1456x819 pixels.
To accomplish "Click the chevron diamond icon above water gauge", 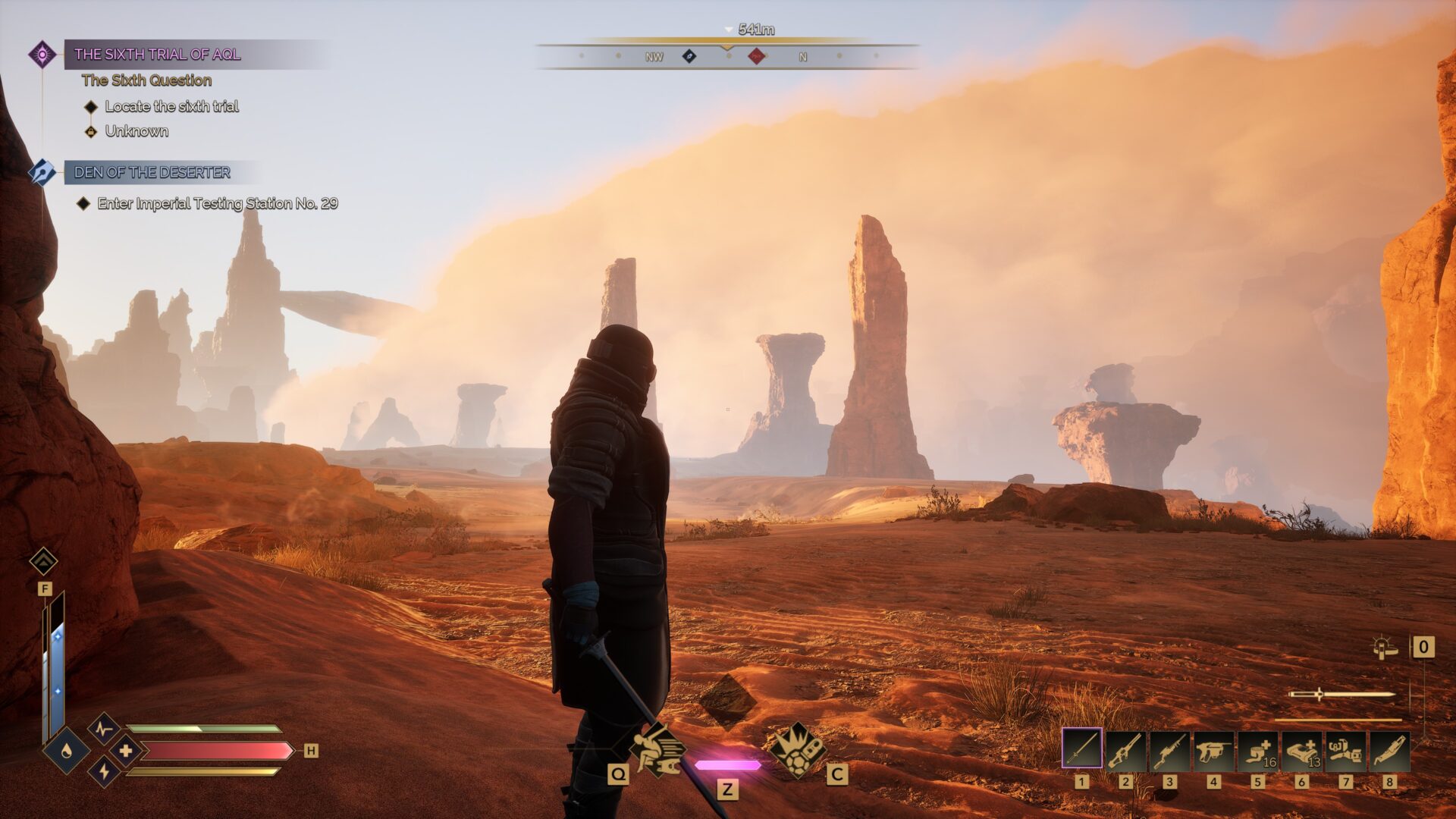I will 43,561.
